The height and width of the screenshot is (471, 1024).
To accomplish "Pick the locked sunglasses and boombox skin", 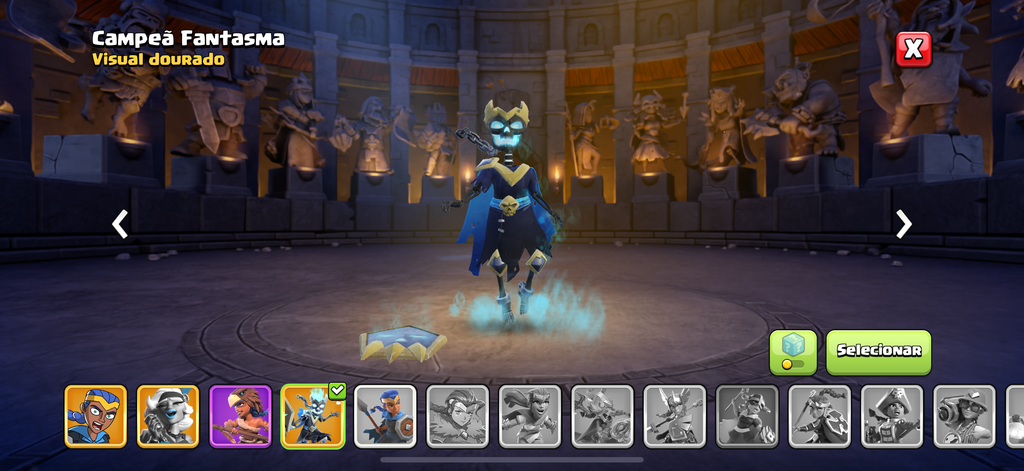I will (964, 416).
